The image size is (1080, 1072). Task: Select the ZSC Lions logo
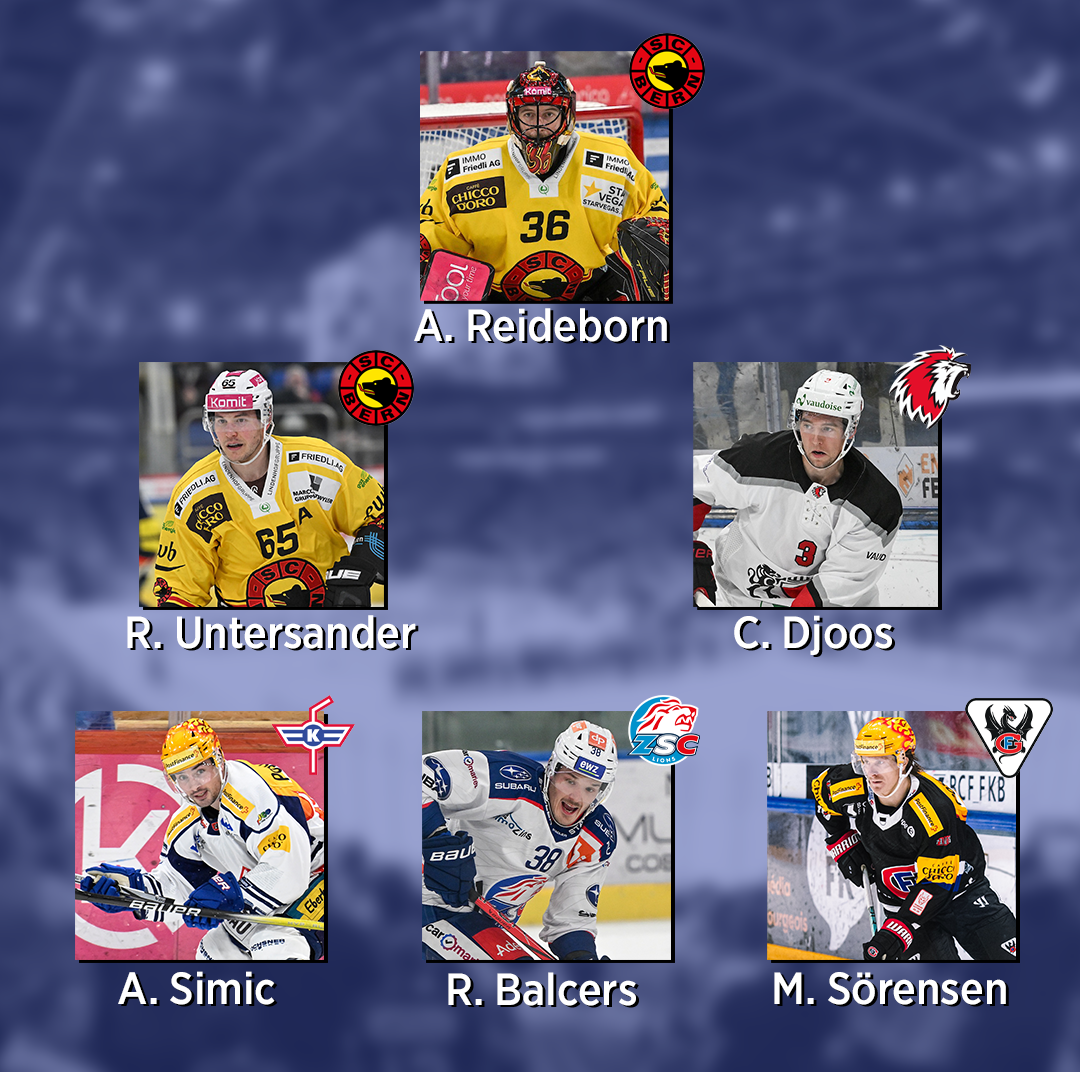click(x=664, y=732)
